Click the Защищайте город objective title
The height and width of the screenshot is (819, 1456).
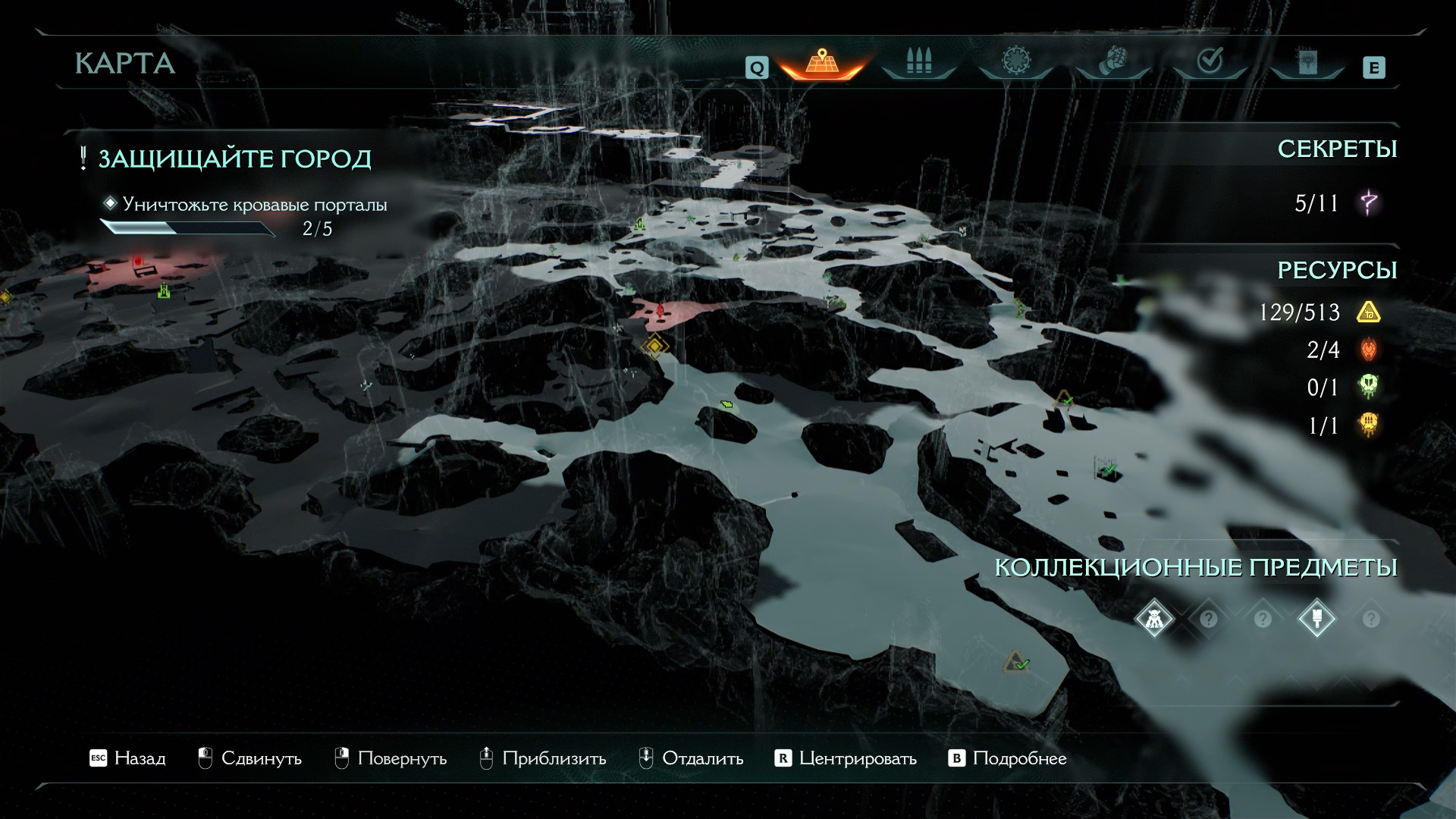[x=234, y=159]
